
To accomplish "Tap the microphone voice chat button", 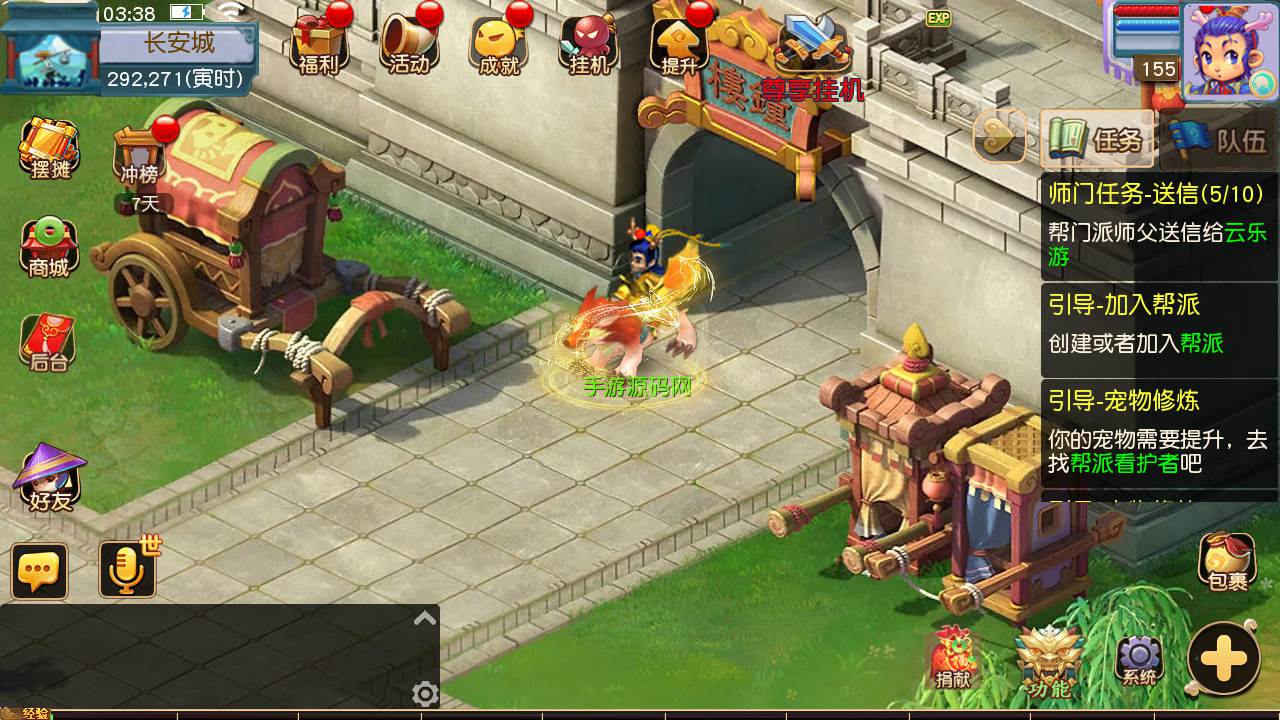I will pyautogui.click(x=128, y=571).
